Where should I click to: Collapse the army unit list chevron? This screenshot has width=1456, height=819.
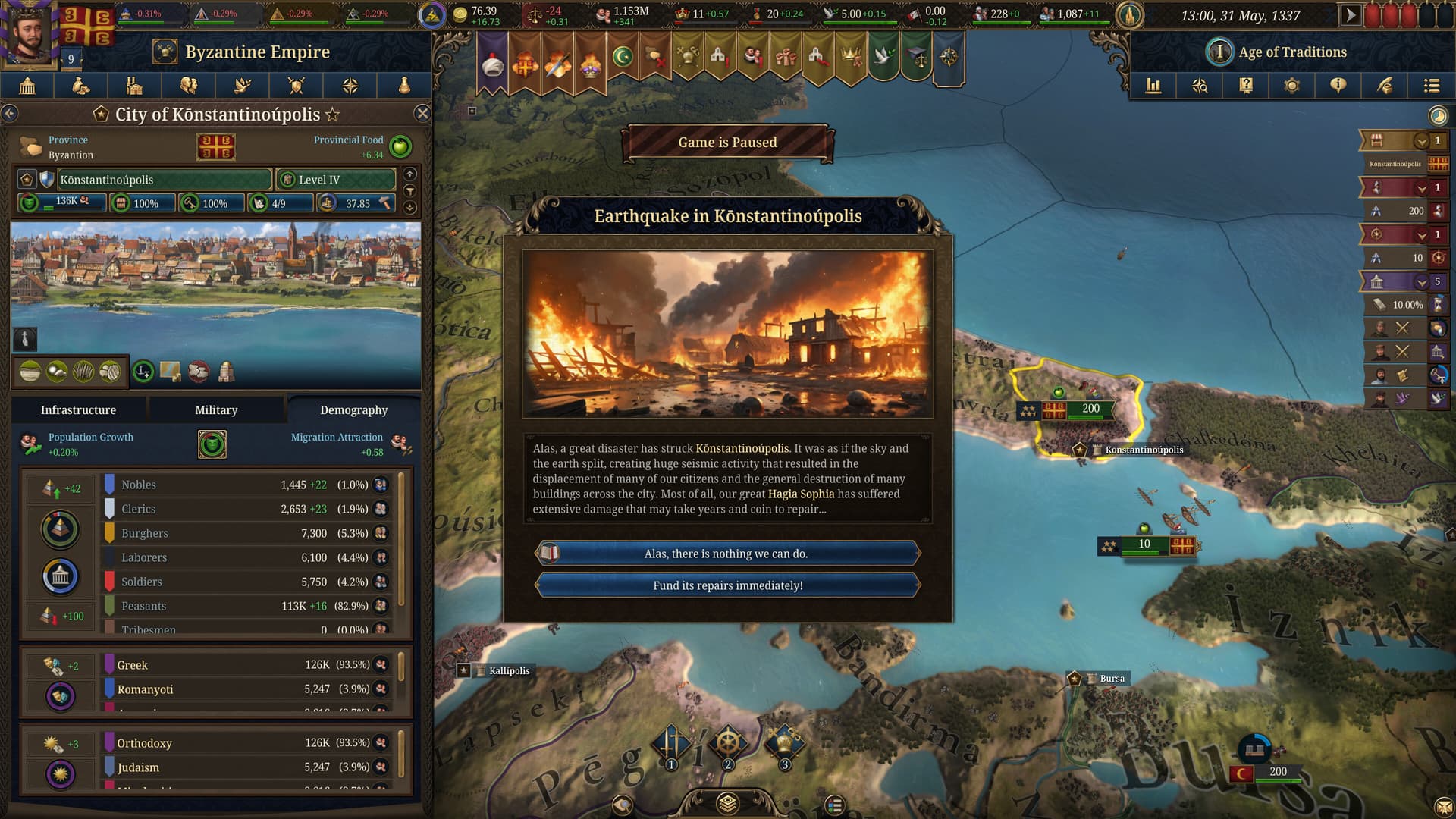click(1422, 188)
